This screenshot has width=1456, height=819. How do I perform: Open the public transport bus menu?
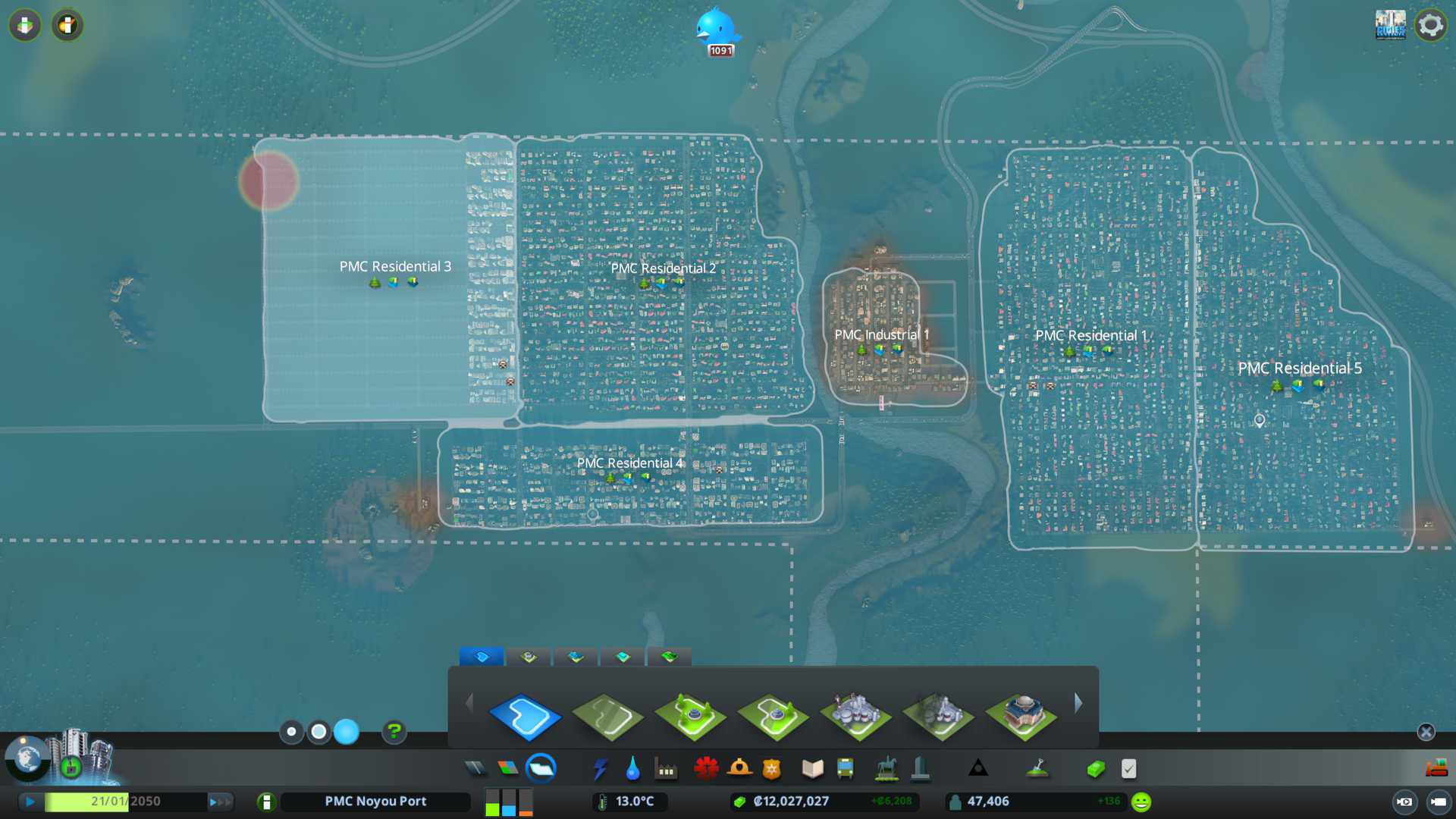[845, 769]
